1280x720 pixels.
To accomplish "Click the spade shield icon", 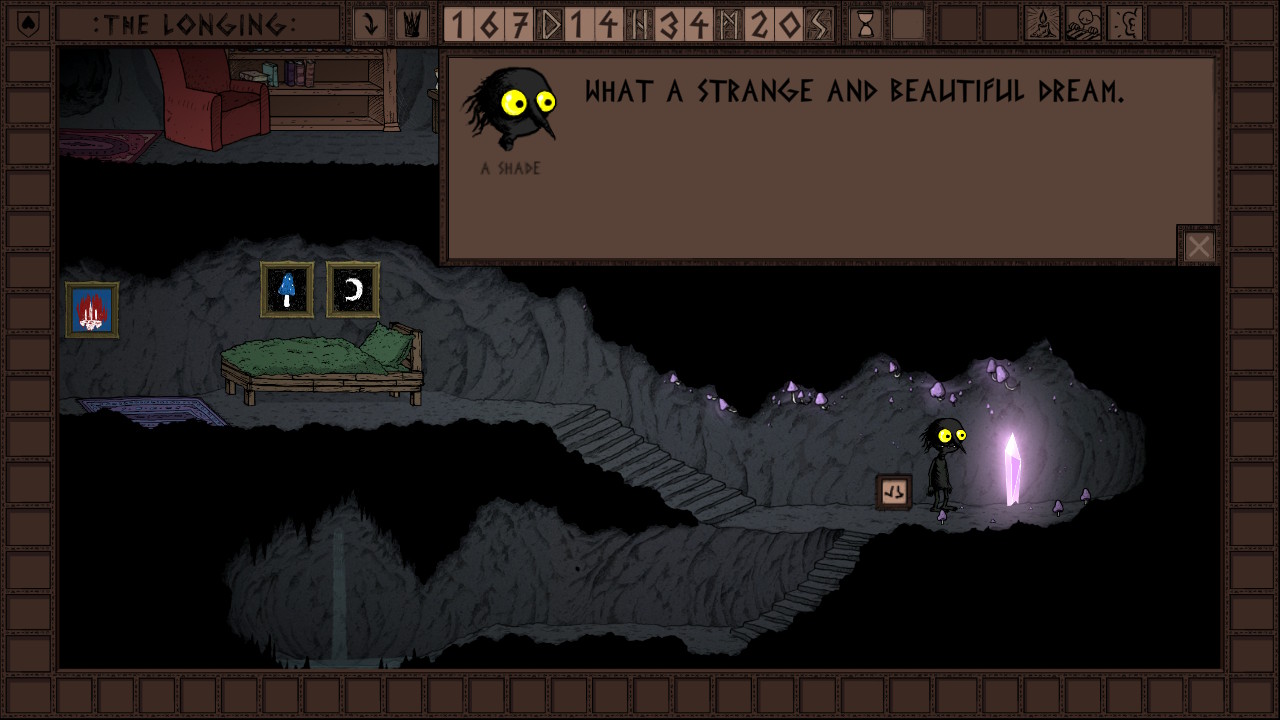I will (x=29, y=24).
